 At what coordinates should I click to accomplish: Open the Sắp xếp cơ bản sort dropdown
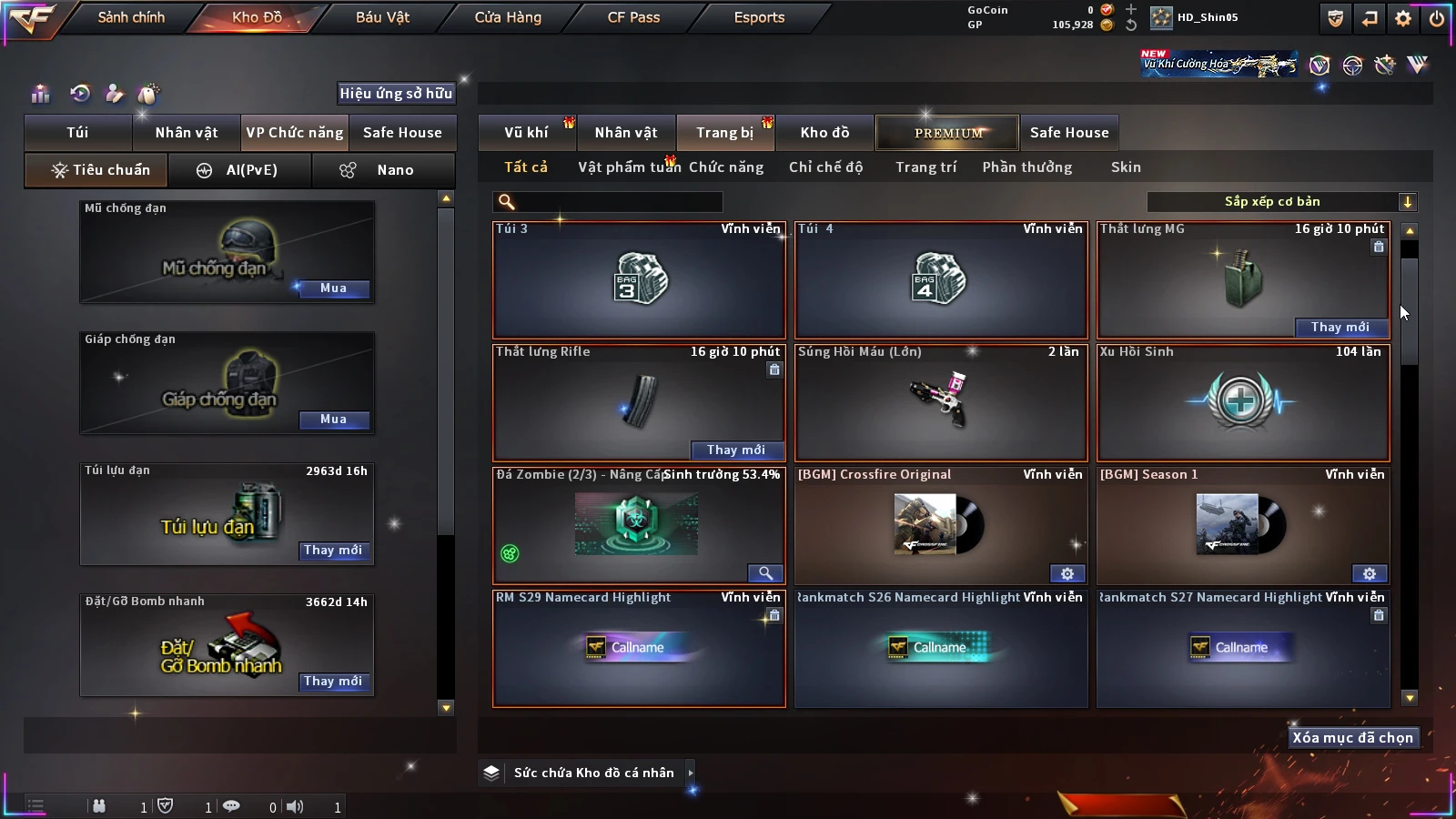(1281, 202)
